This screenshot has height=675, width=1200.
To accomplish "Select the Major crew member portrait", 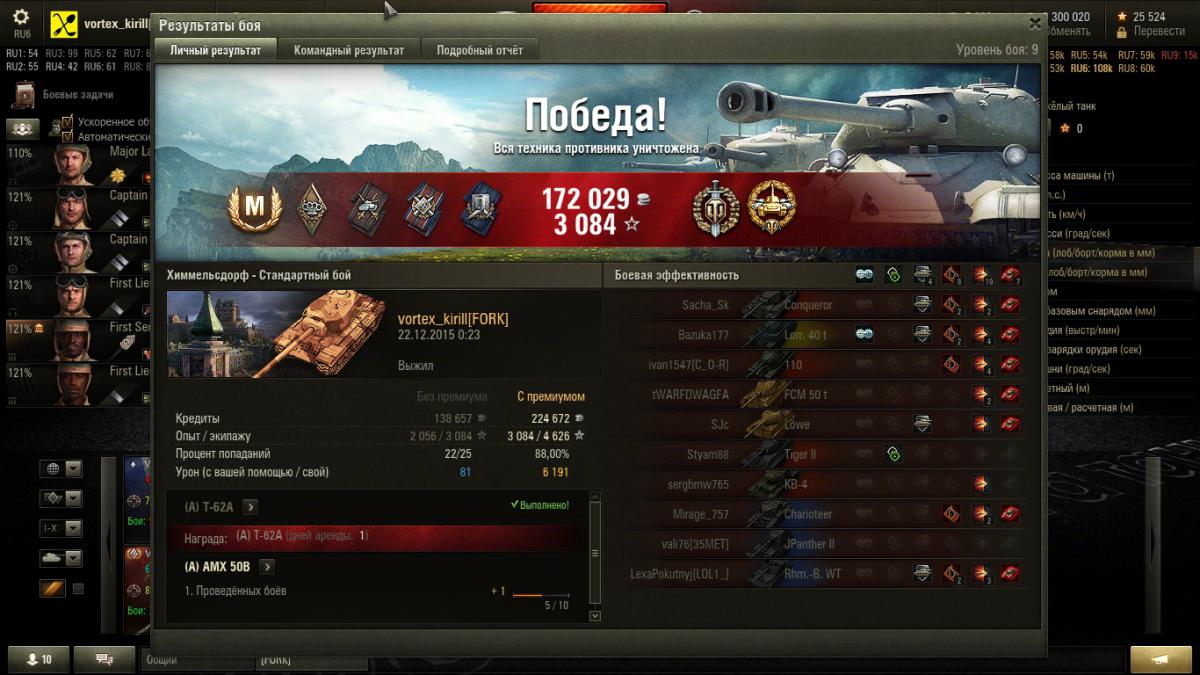I will click(x=73, y=162).
